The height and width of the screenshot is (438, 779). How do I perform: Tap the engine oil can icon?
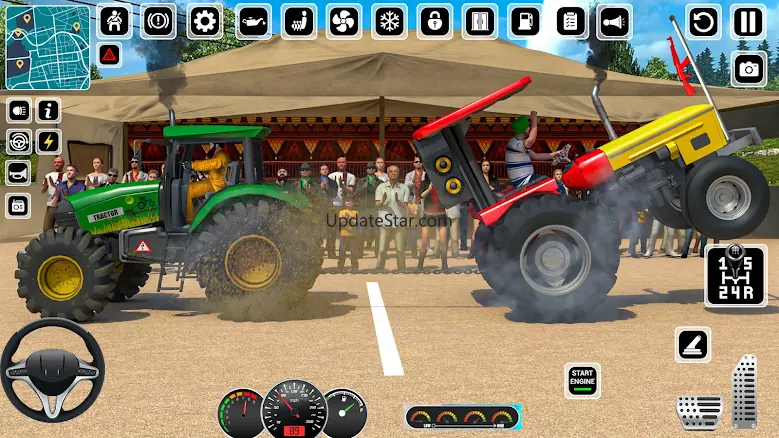pyautogui.click(x=252, y=21)
